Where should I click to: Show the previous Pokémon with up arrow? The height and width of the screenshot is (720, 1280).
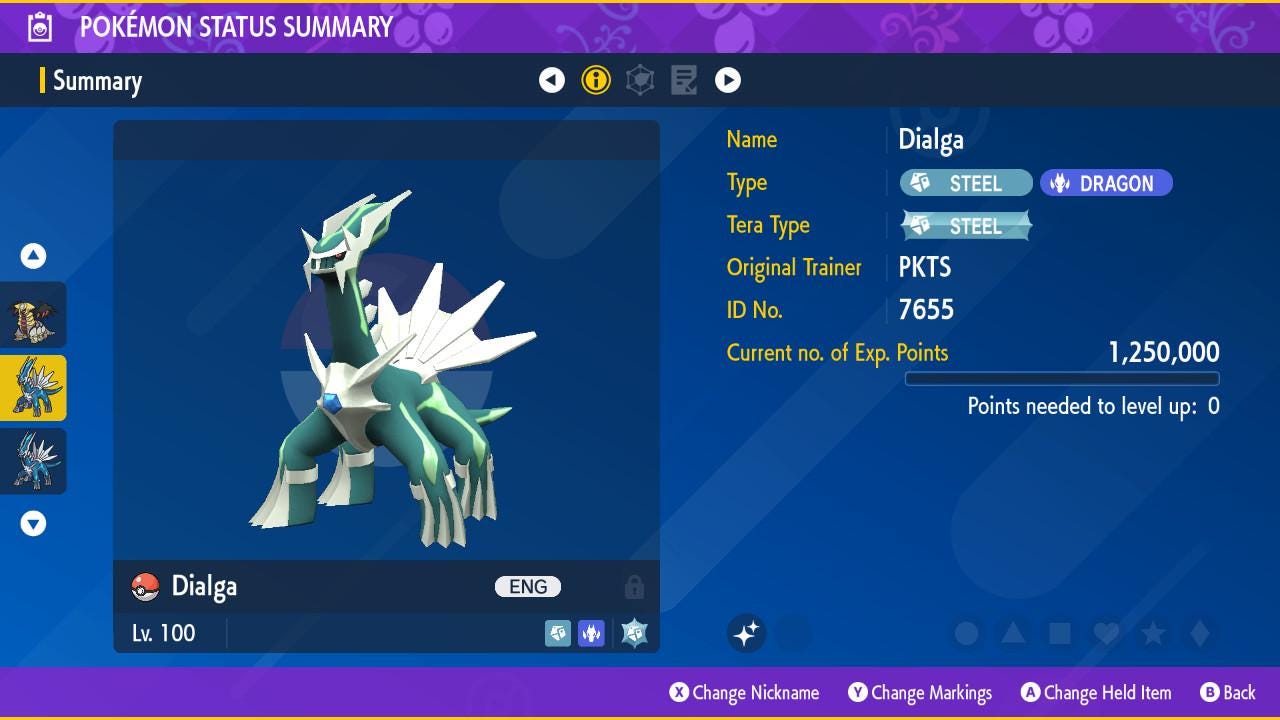33,256
